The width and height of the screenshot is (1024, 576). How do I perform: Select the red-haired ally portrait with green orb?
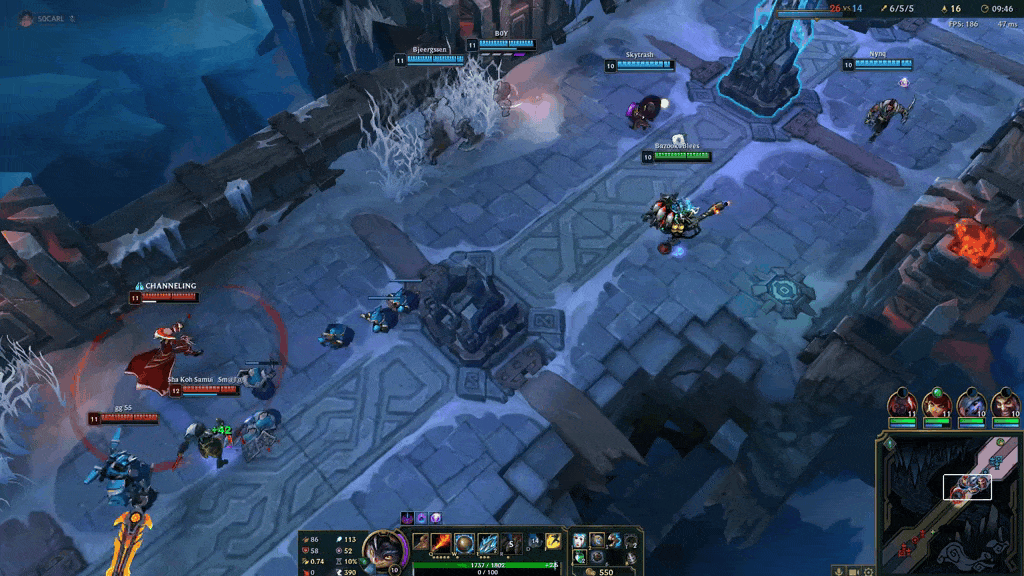coord(937,405)
